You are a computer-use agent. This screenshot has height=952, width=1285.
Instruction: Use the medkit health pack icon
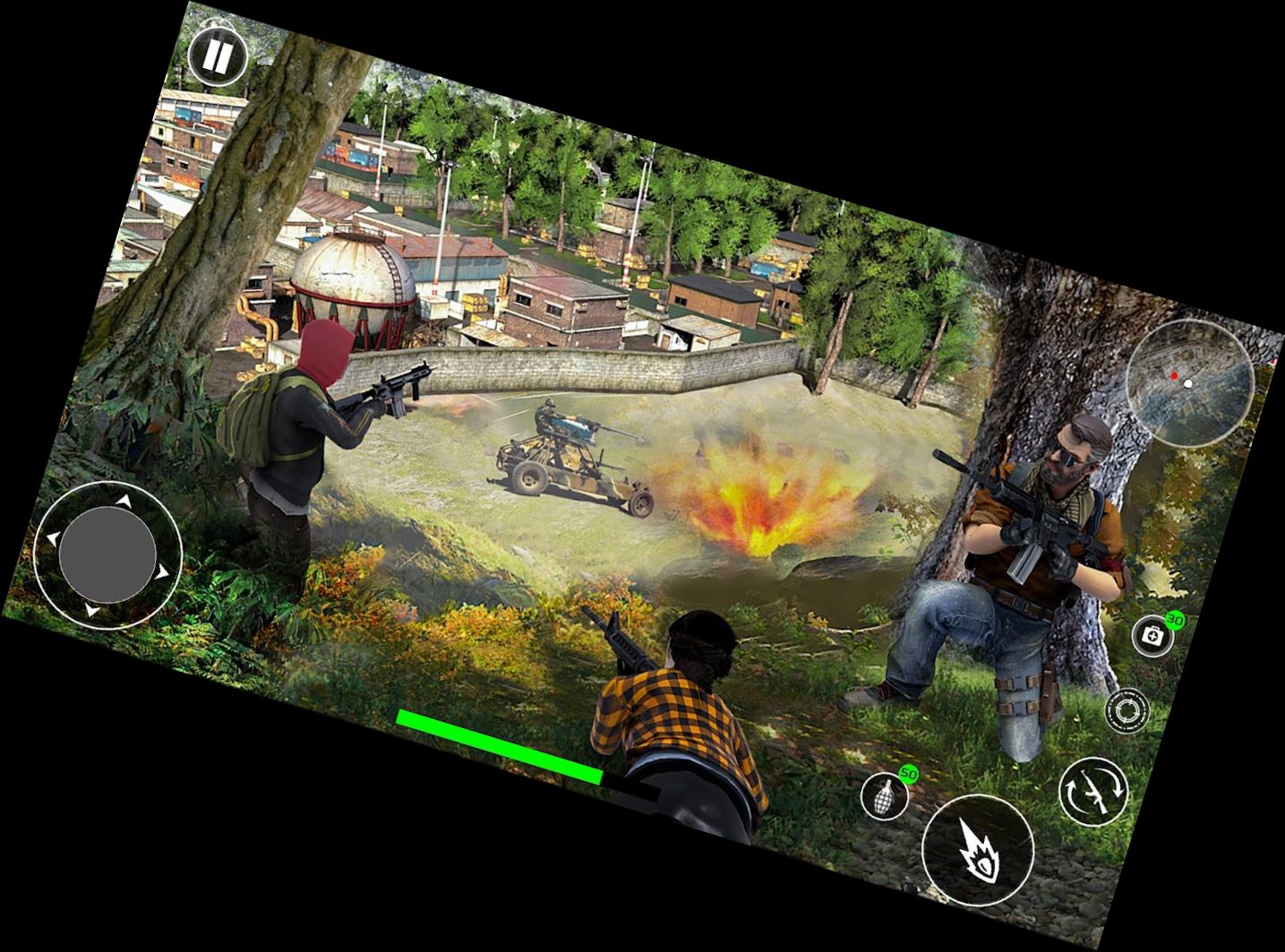click(1153, 635)
